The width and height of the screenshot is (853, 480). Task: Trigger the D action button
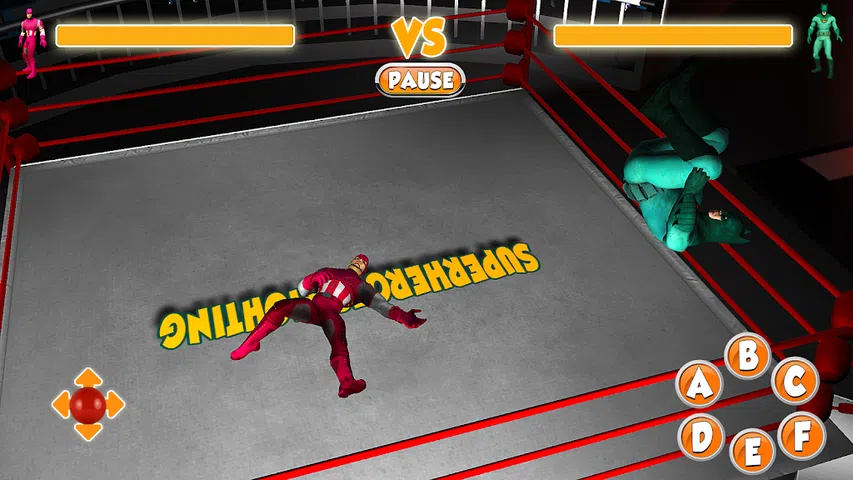pyautogui.click(x=702, y=435)
